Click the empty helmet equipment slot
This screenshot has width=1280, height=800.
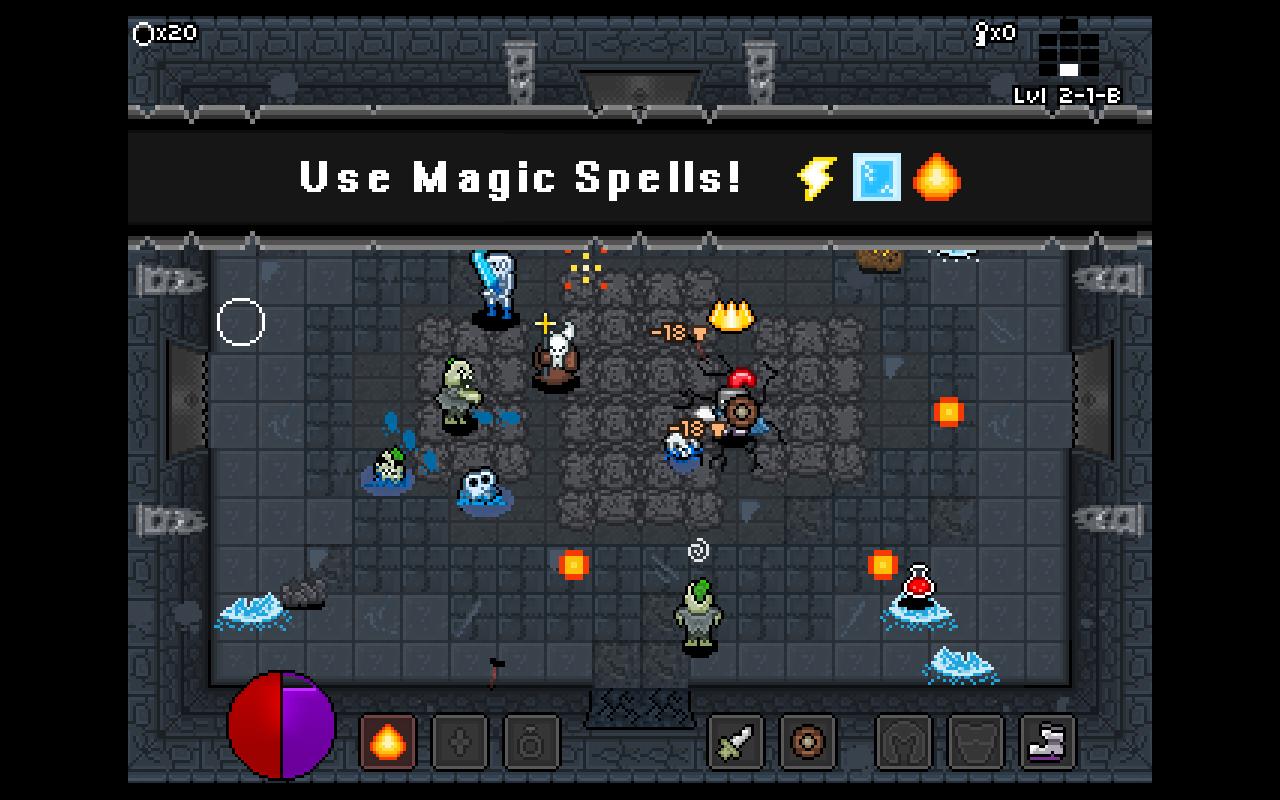click(903, 742)
